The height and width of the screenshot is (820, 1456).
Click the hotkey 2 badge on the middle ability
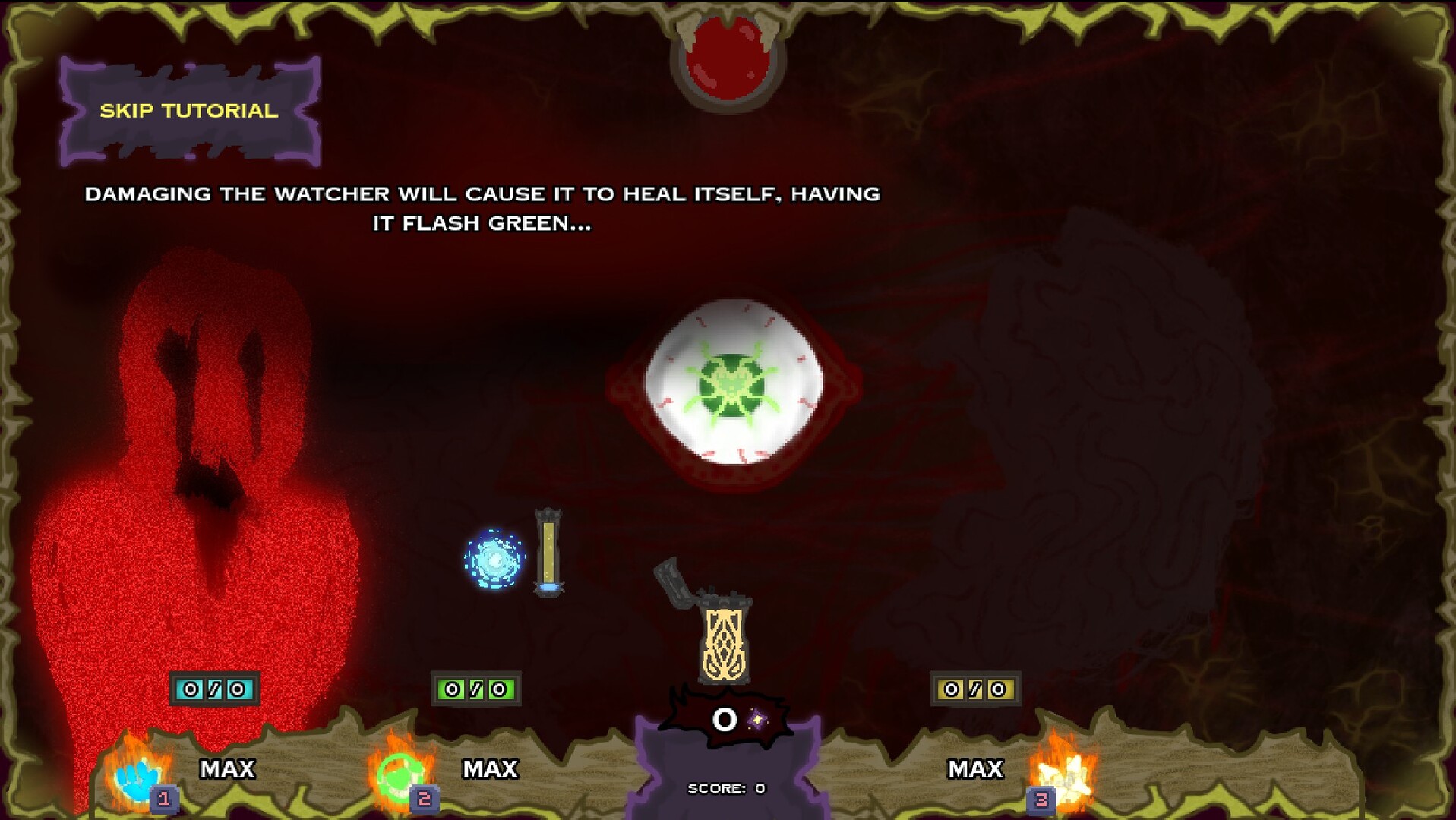pyautogui.click(x=423, y=798)
